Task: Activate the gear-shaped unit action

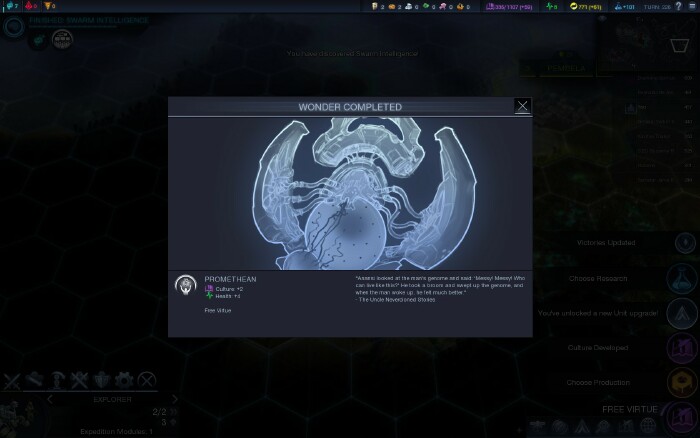Action: (x=125, y=380)
